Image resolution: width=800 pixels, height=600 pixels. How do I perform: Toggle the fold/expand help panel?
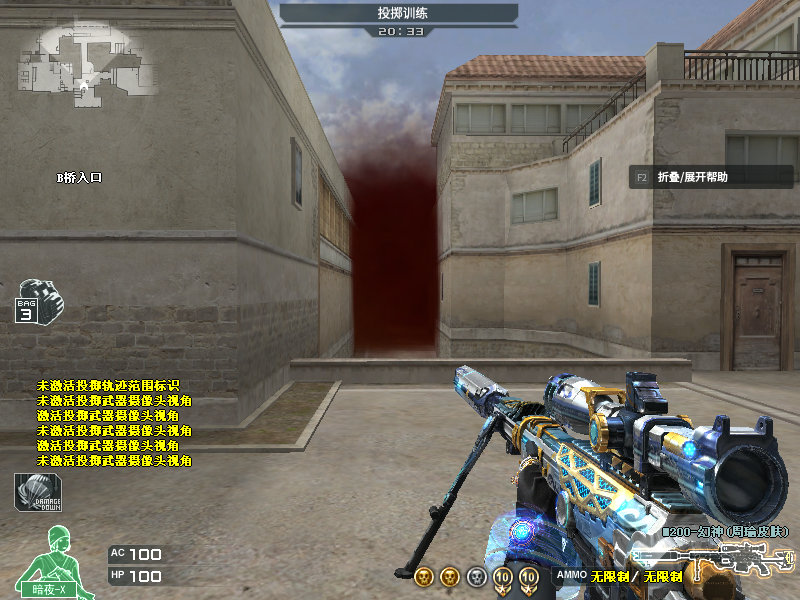[680, 177]
